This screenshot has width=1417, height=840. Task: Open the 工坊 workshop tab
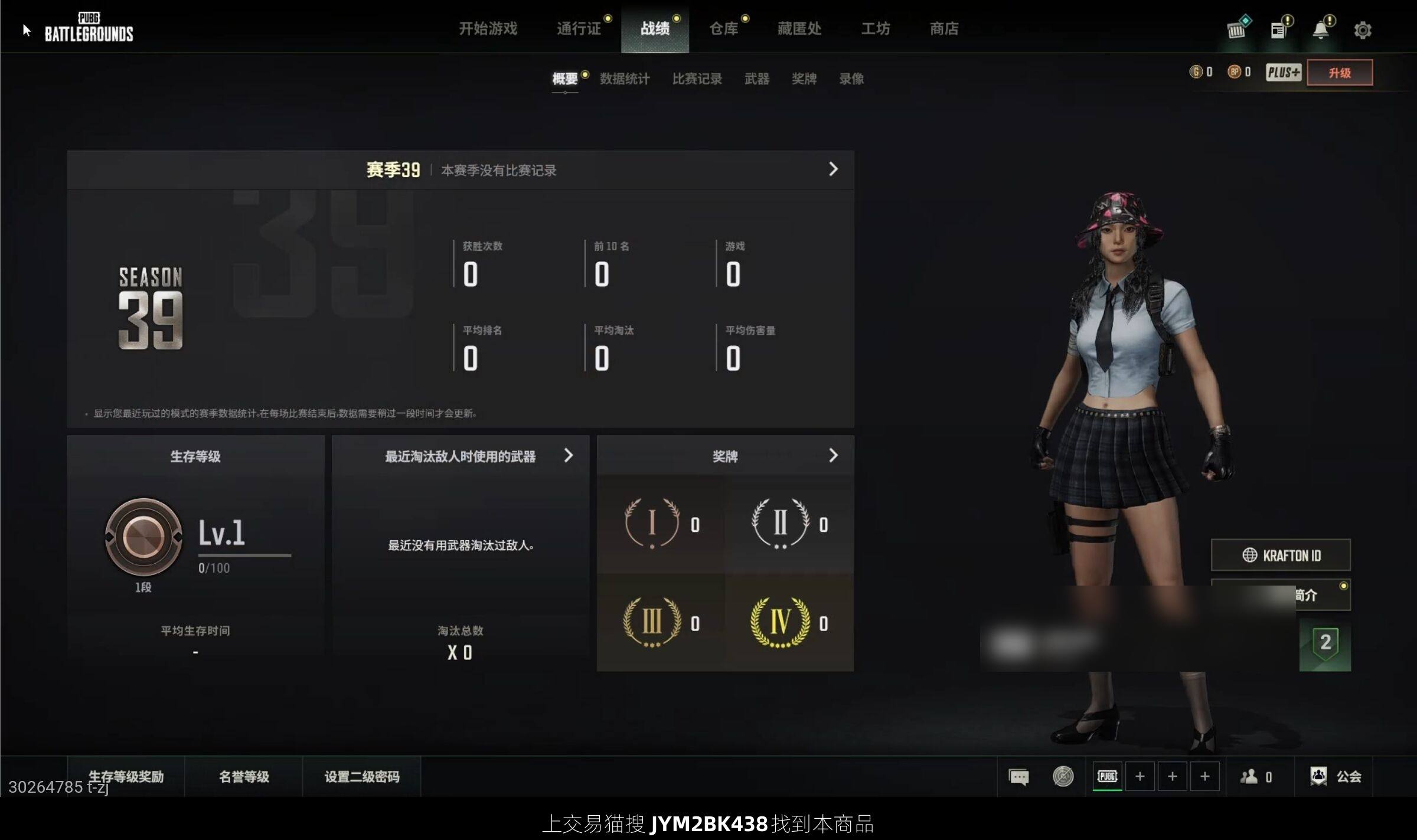875,28
